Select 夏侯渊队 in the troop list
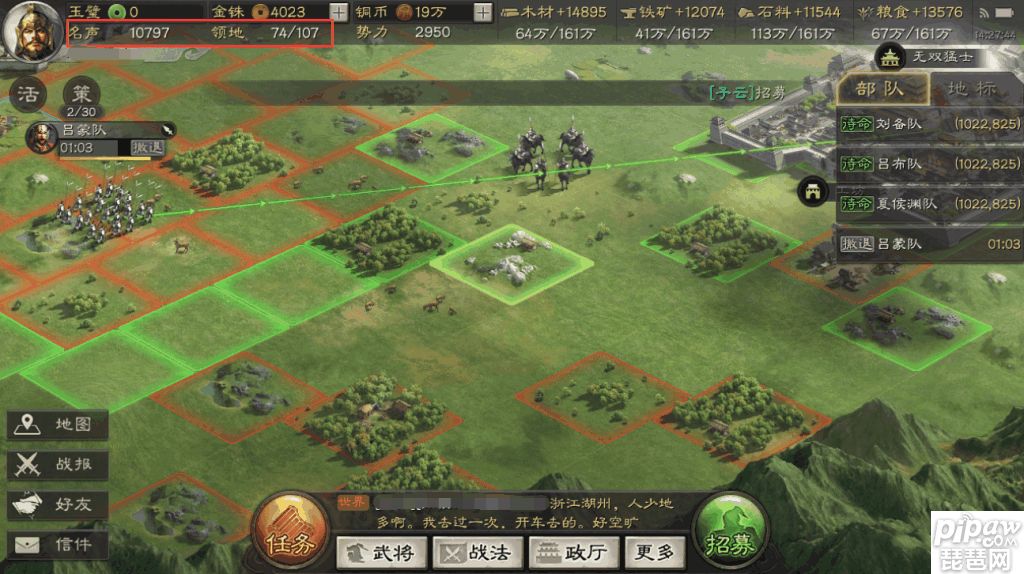 click(930, 204)
